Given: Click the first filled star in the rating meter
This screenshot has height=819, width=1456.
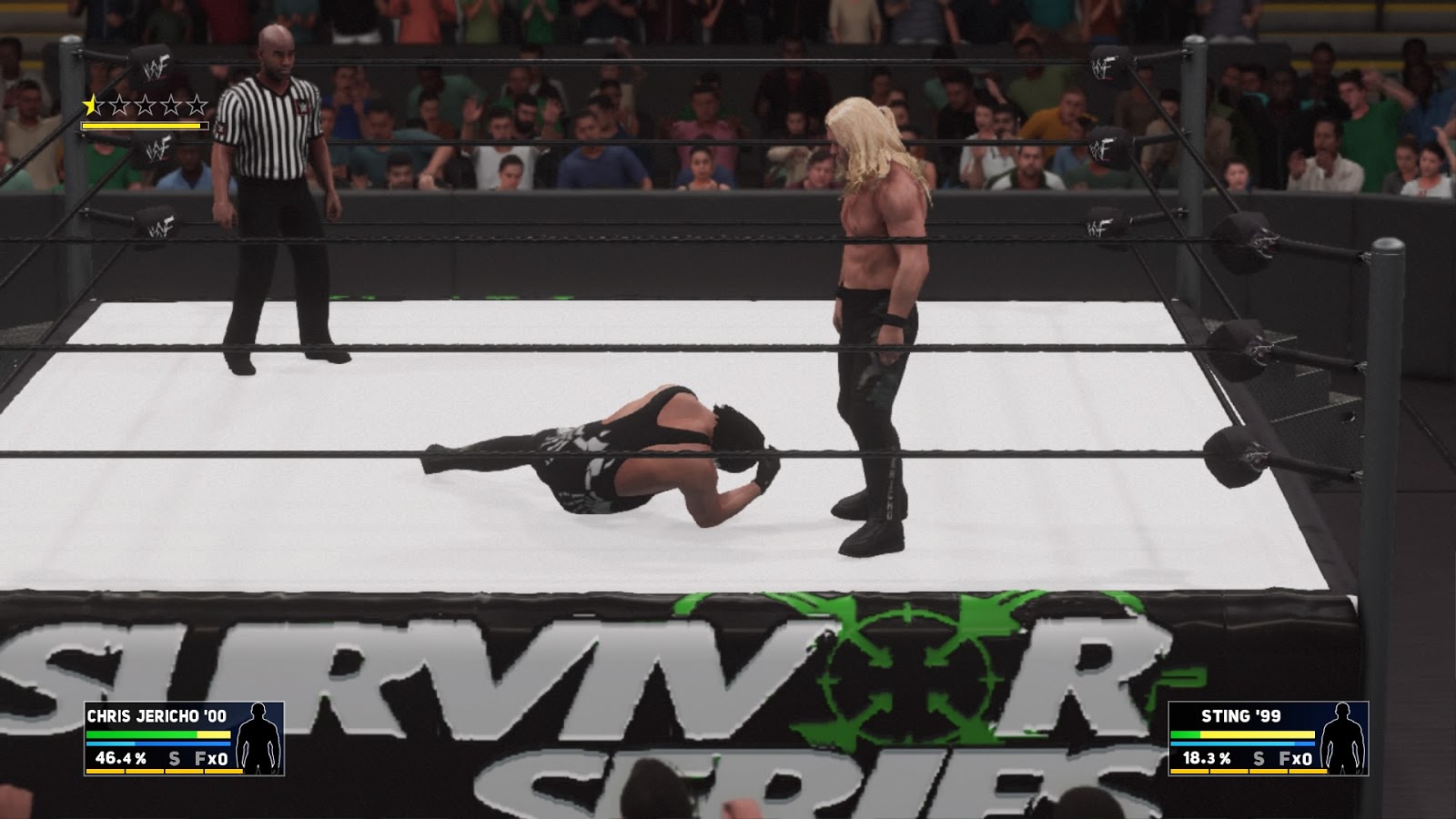Looking at the screenshot, I should click(x=90, y=104).
